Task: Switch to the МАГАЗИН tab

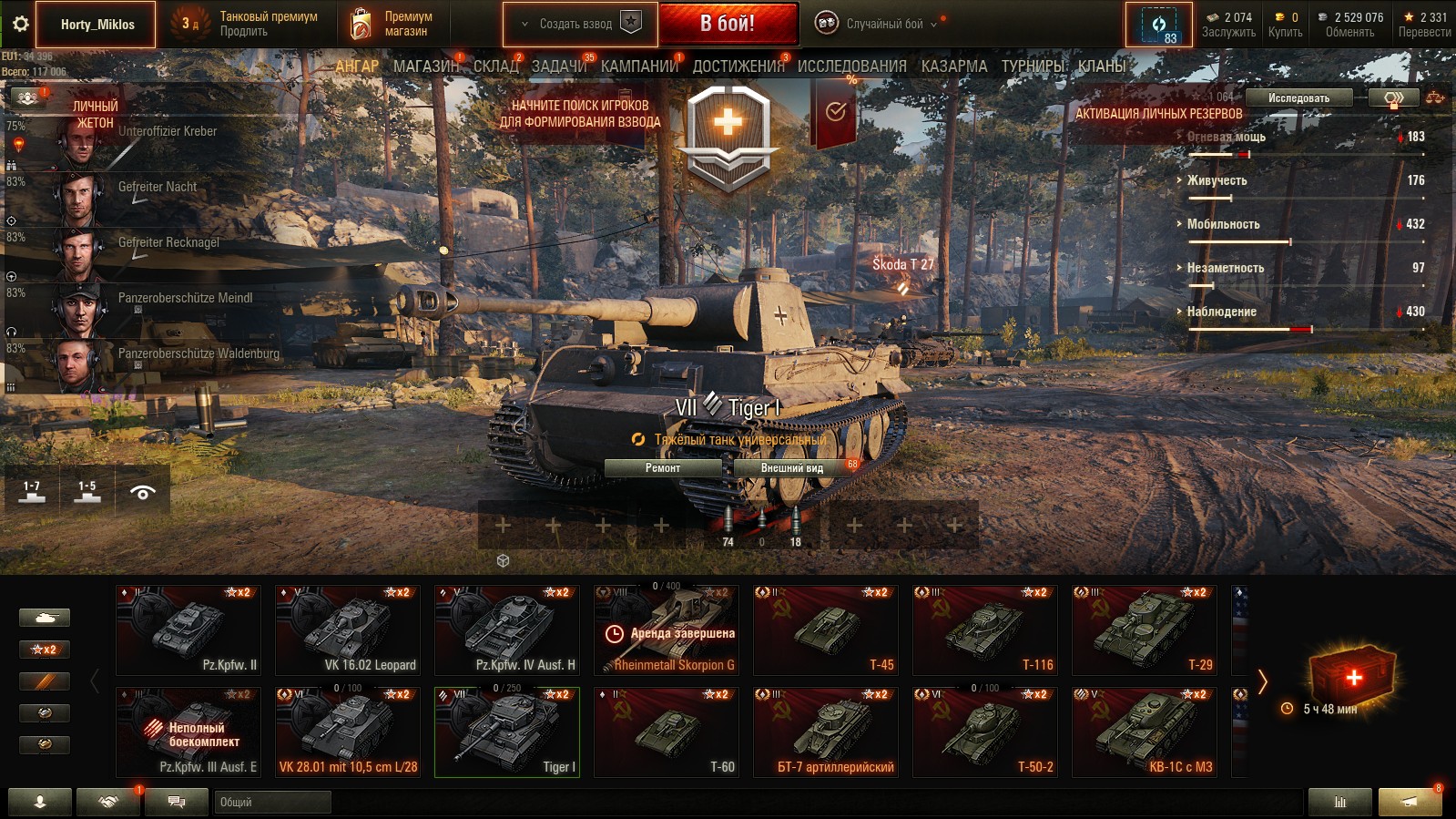Action: (x=426, y=66)
